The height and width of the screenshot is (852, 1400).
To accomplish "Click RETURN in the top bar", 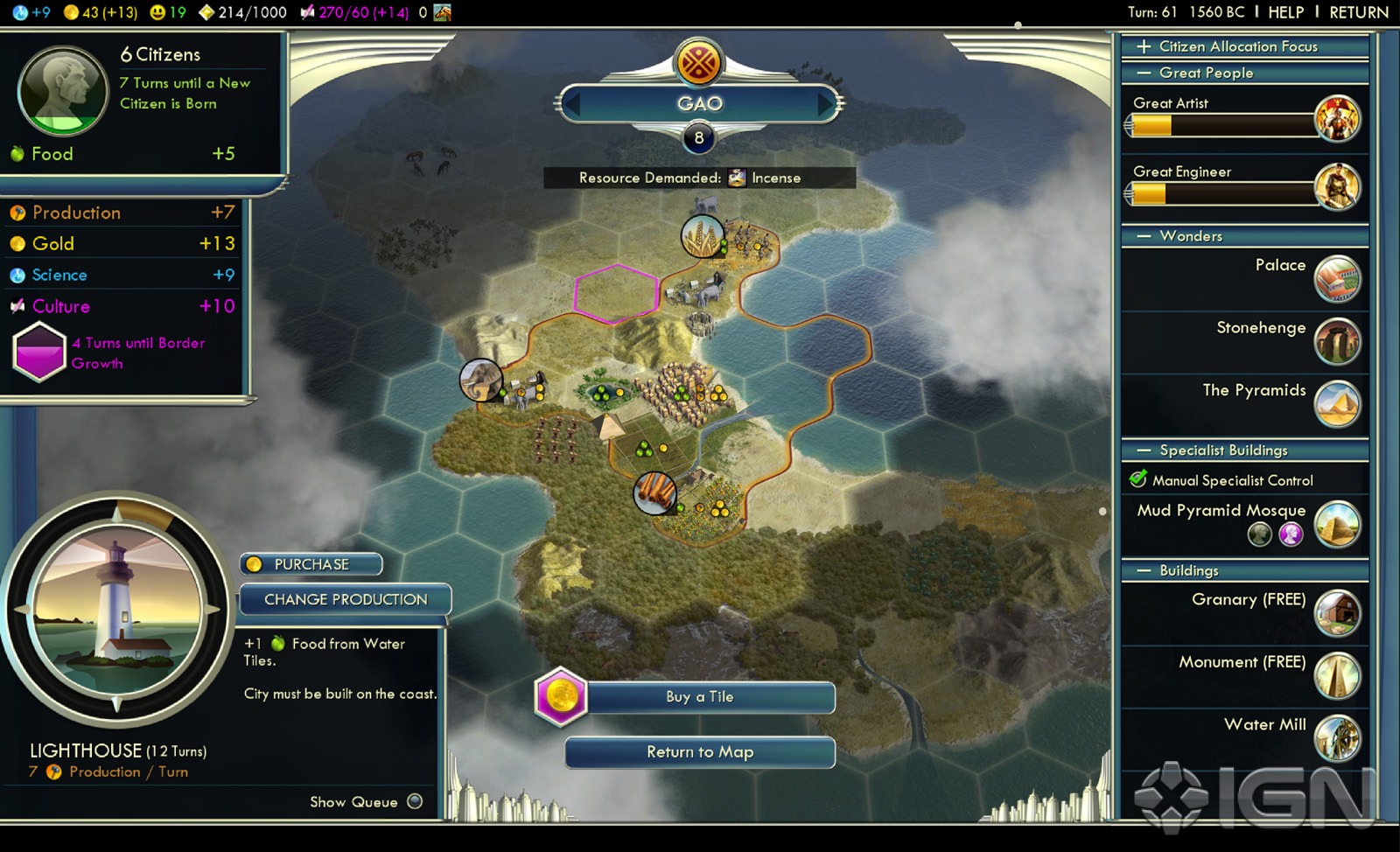I will click(x=1358, y=12).
